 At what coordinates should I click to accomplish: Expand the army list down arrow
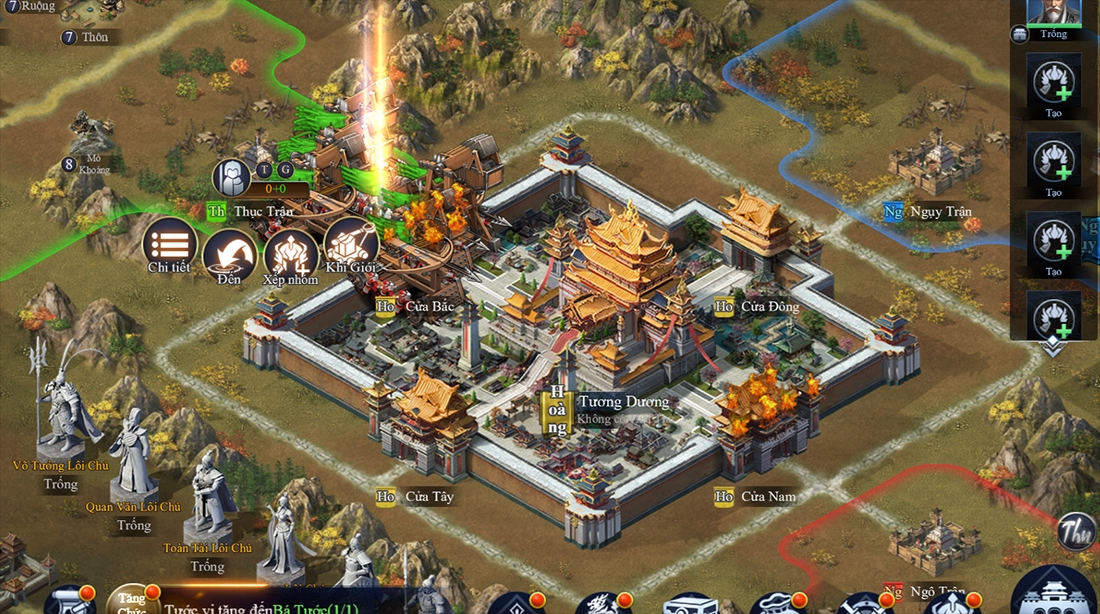[1053, 345]
